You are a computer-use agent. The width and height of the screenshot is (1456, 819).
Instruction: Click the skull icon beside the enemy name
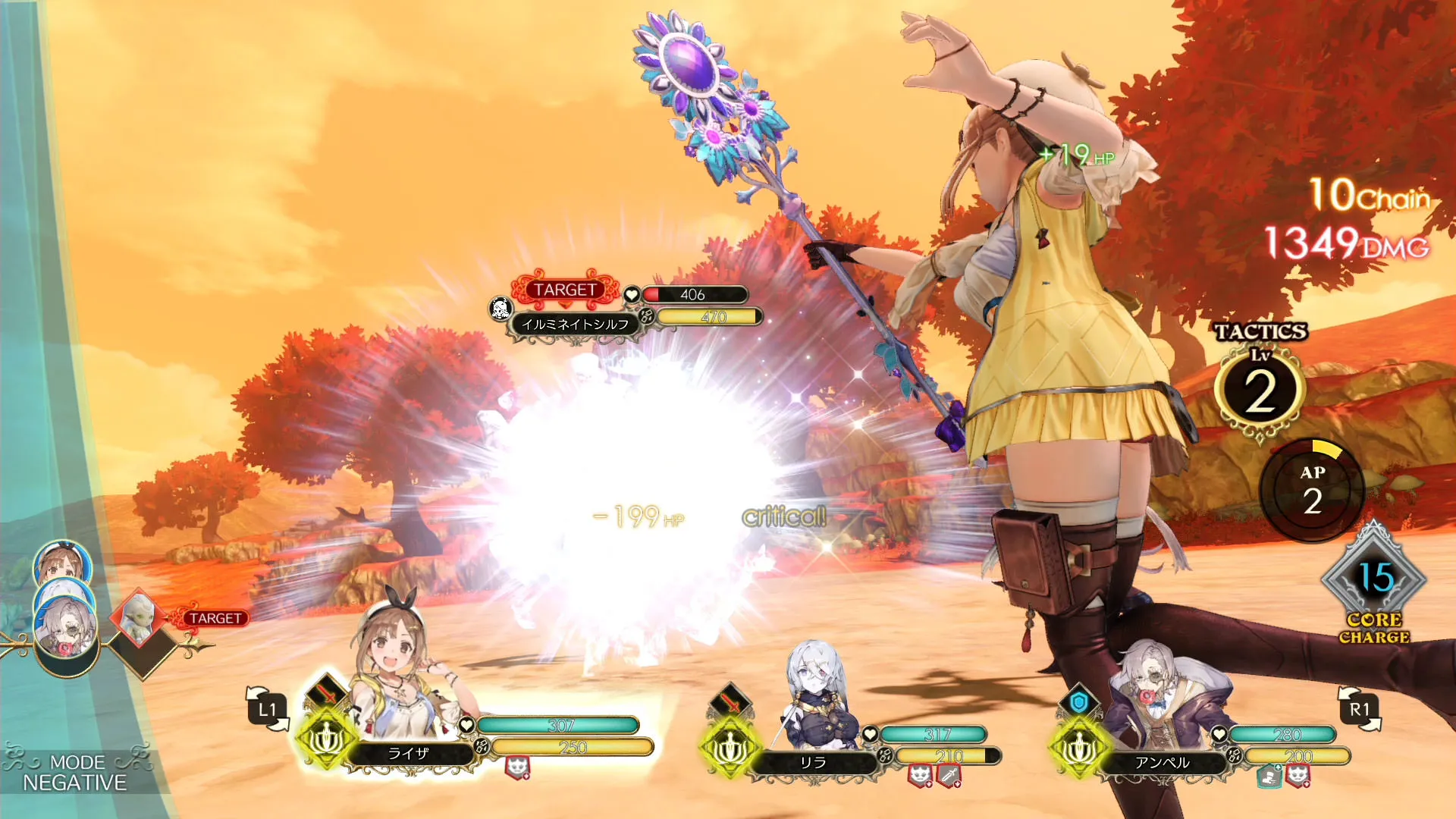point(500,309)
